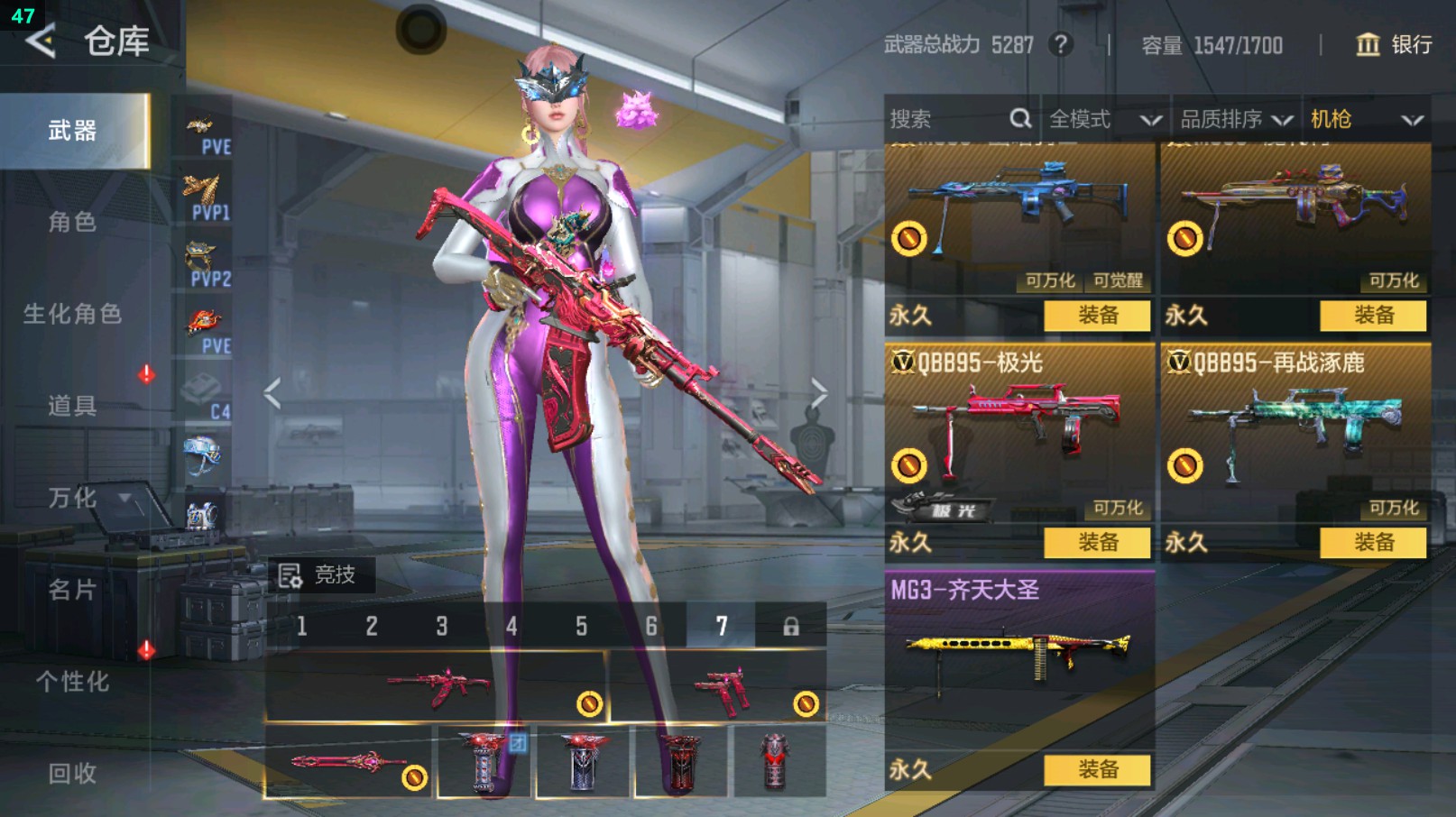
Task: Switch to the 角色 tab
Action: coord(72,222)
